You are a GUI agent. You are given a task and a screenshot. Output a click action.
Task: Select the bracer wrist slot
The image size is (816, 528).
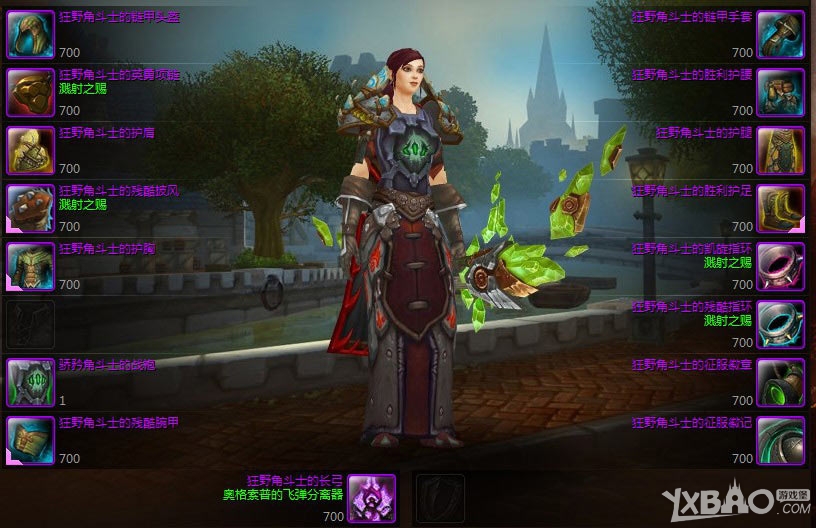31,439
